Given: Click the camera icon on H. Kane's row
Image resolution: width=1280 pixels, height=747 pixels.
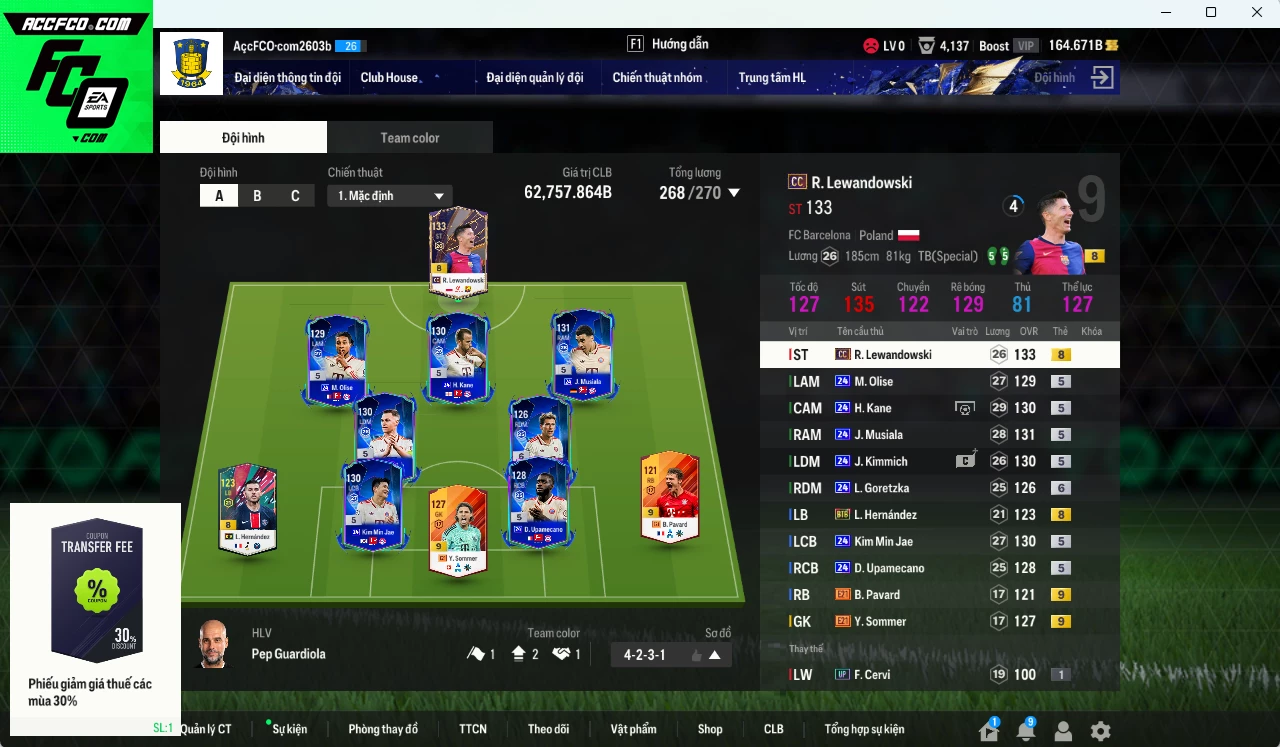Looking at the screenshot, I should [964, 407].
